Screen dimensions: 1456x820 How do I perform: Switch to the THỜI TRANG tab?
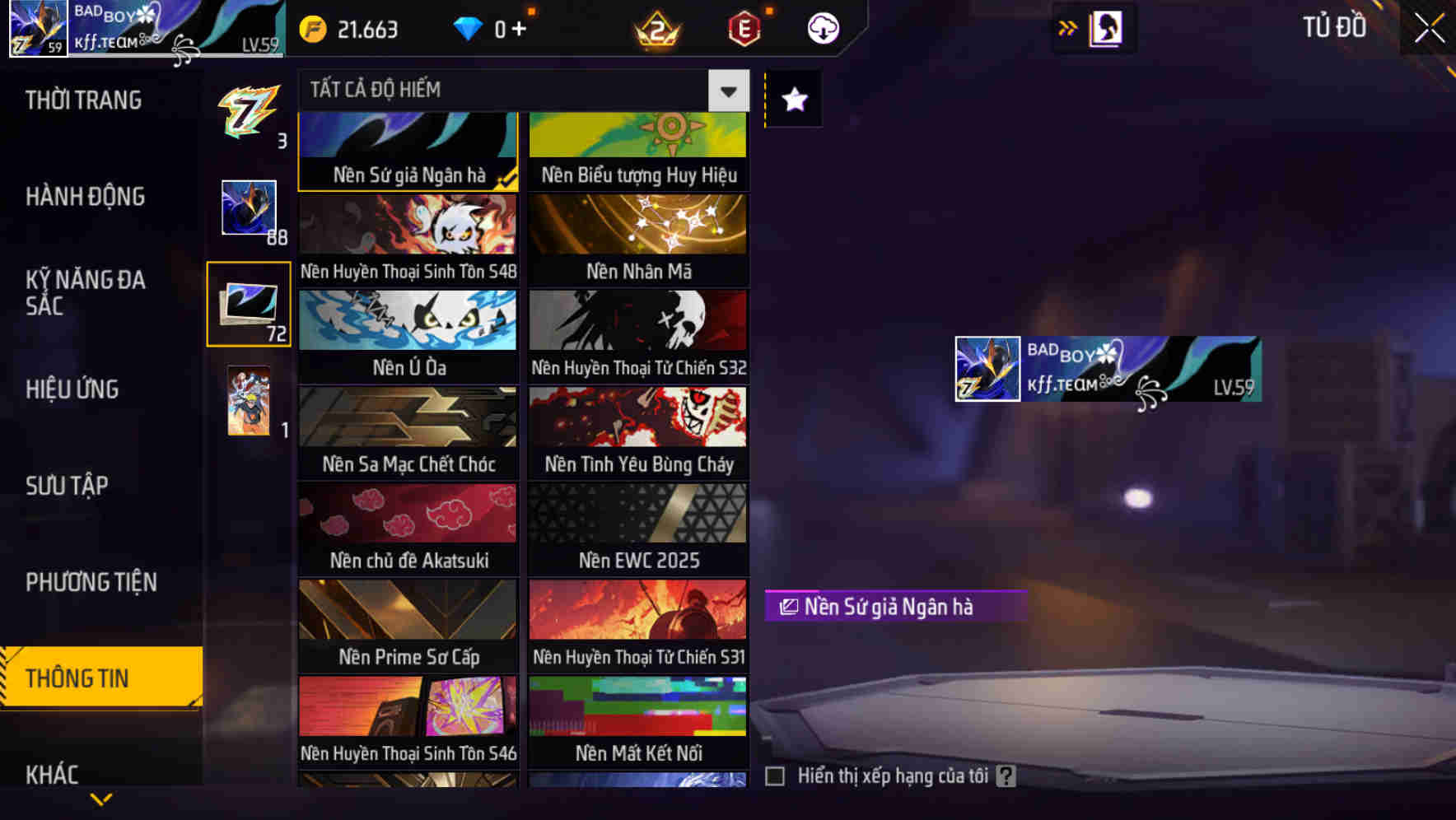coord(82,100)
